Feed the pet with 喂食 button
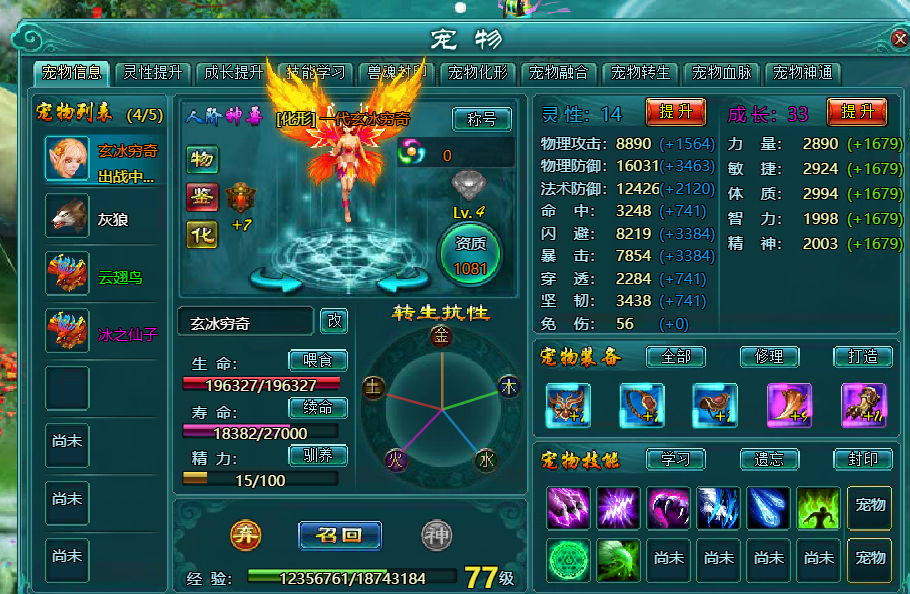The height and width of the screenshot is (594, 910). point(318,360)
